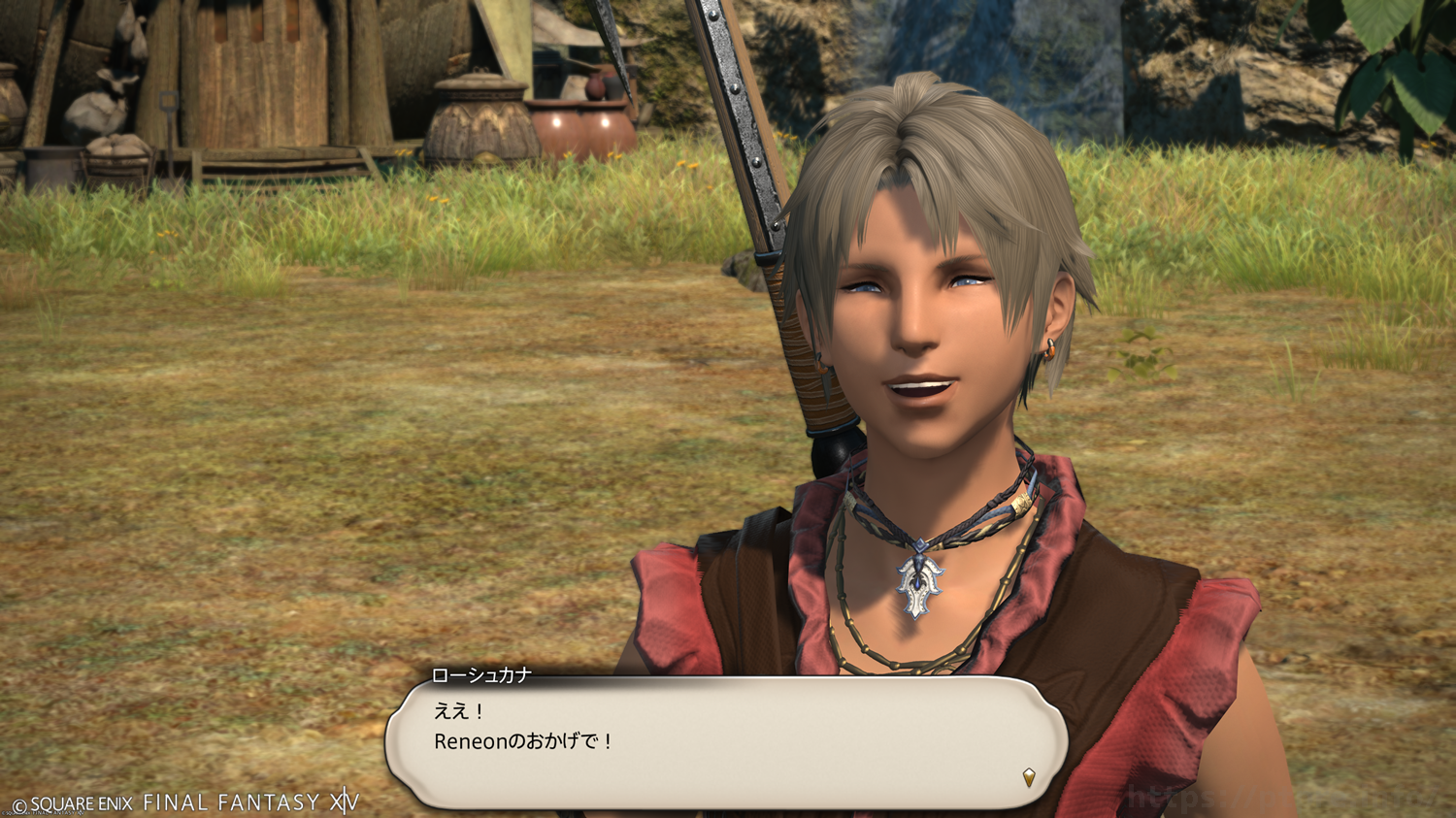
Task: Click the gold advance-dialogue arrow
Action: (x=1029, y=776)
